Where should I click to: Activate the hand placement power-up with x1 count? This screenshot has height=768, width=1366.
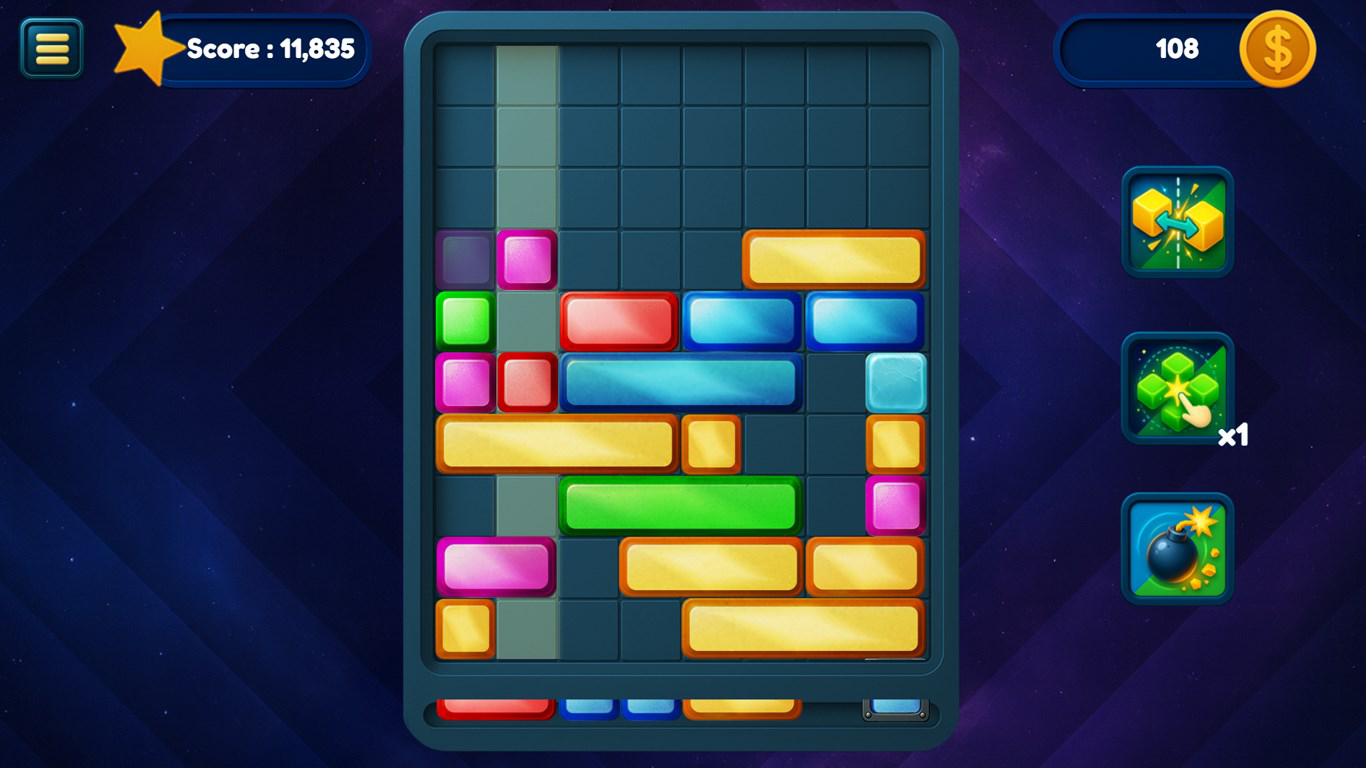coord(1177,385)
